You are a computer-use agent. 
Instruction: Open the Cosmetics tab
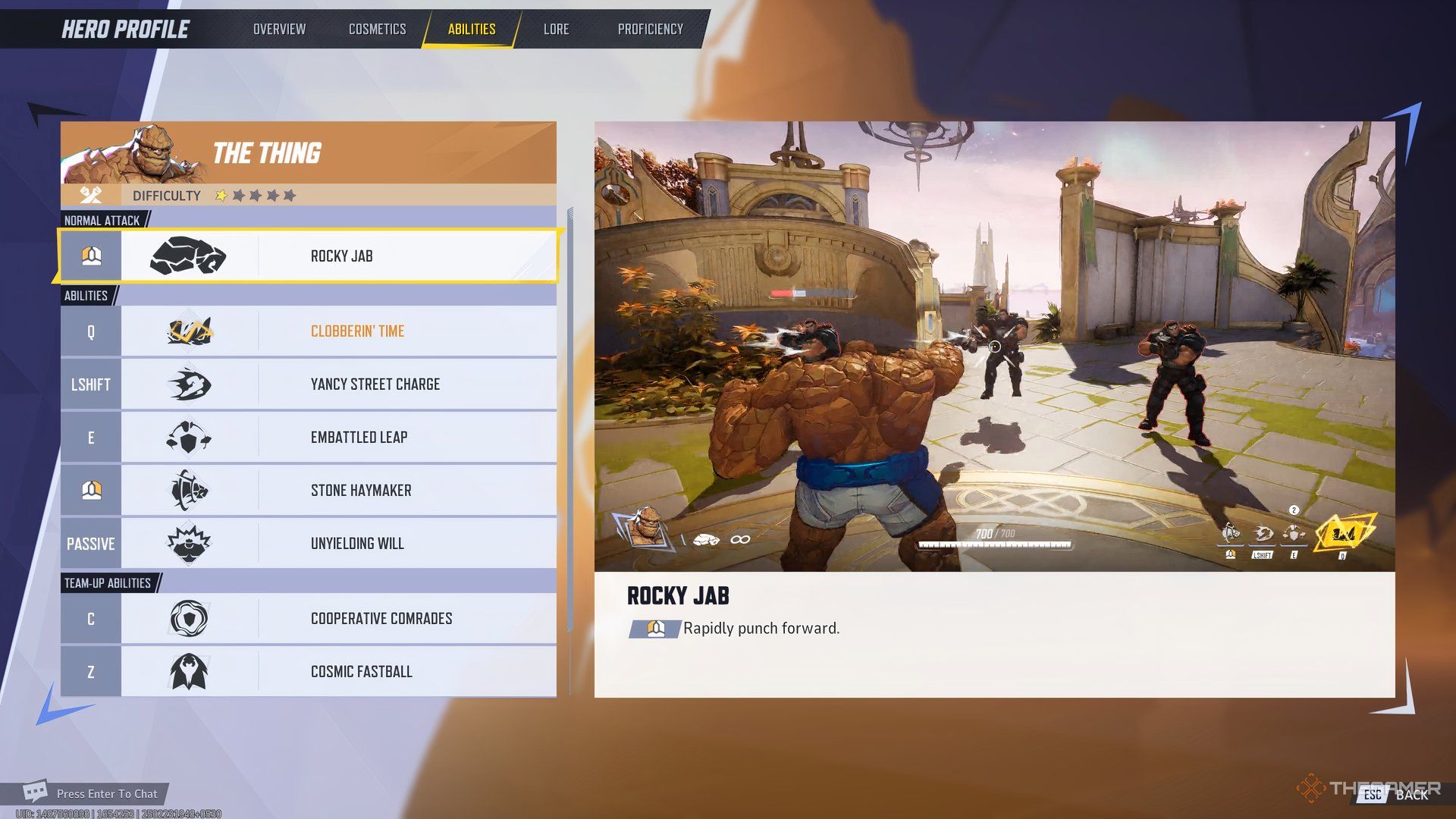point(377,29)
